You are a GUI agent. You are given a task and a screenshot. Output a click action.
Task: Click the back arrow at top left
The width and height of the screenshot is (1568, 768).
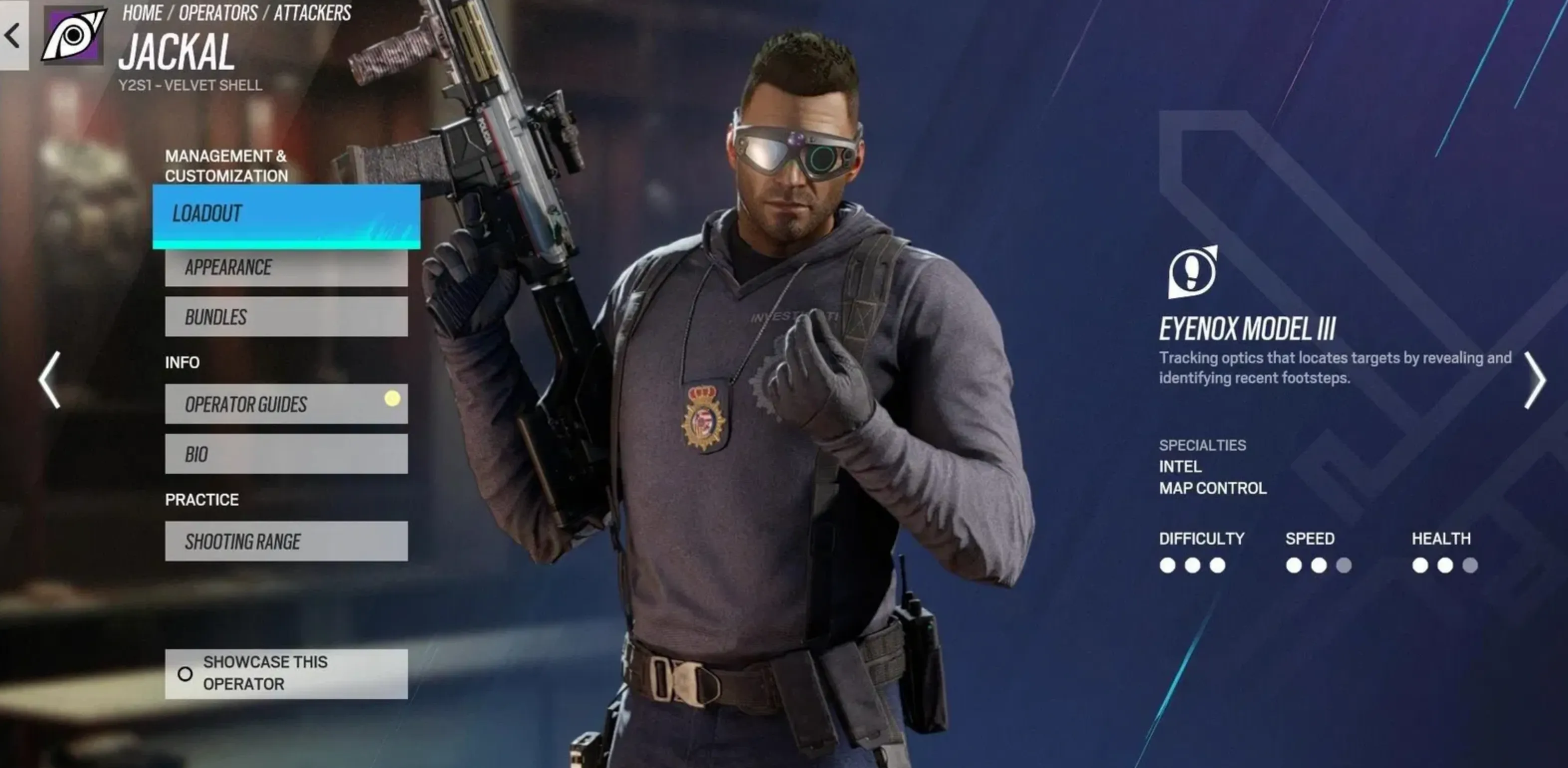(11, 35)
